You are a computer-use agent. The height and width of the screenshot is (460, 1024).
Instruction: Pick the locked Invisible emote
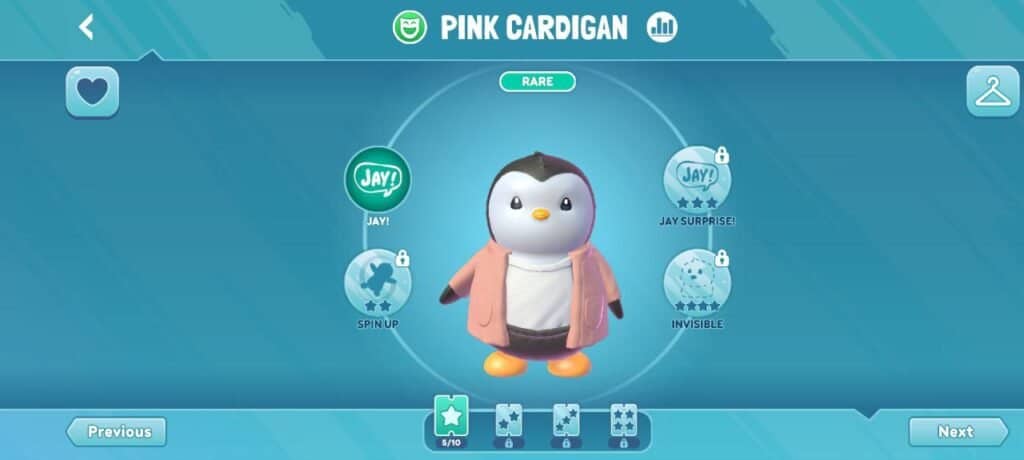697,283
